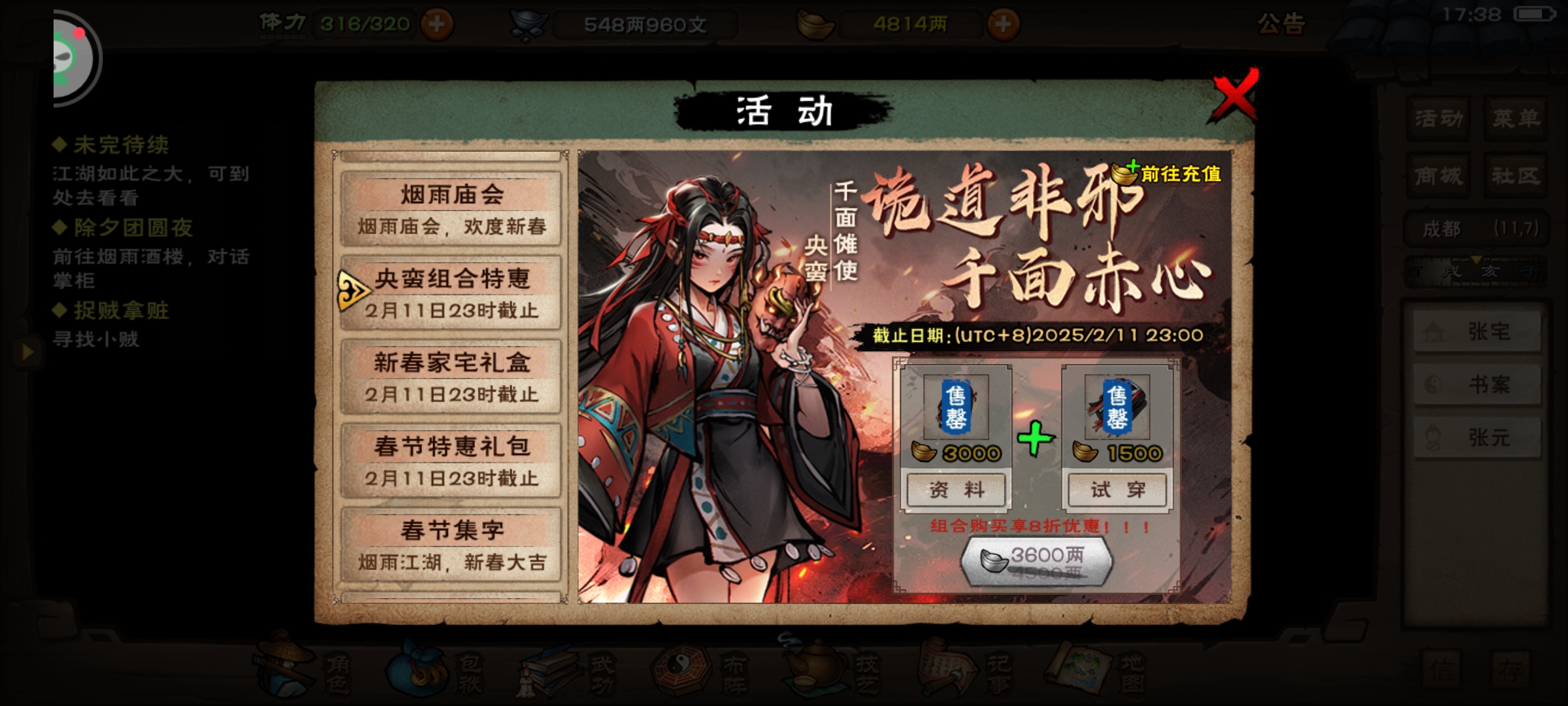The width and height of the screenshot is (1568, 706).
Task: Click the 酉戌亥子 time-of-day slider
Action: tap(1472, 272)
